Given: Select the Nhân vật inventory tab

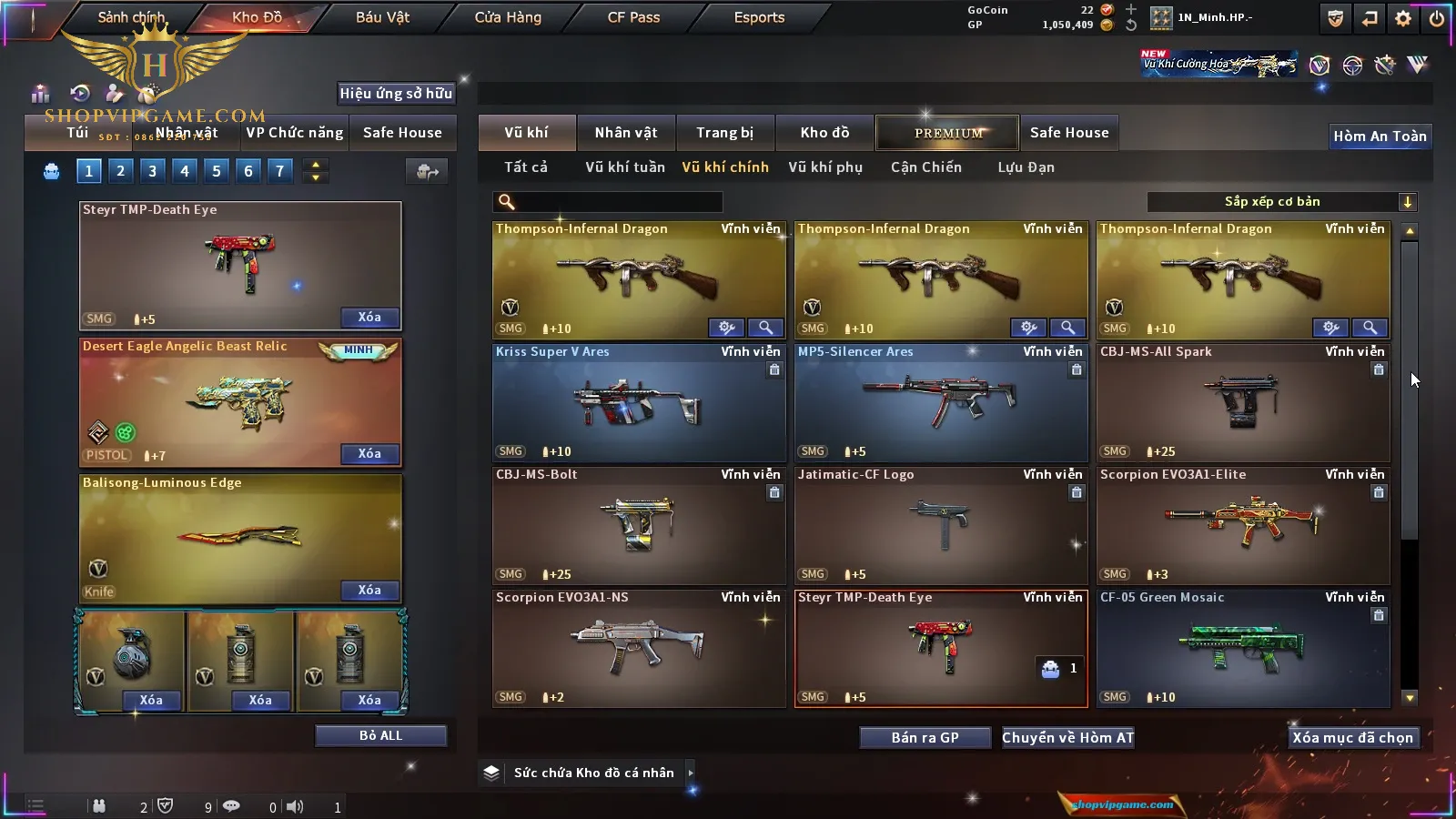Looking at the screenshot, I should pyautogui.click(x=625, y=133).
